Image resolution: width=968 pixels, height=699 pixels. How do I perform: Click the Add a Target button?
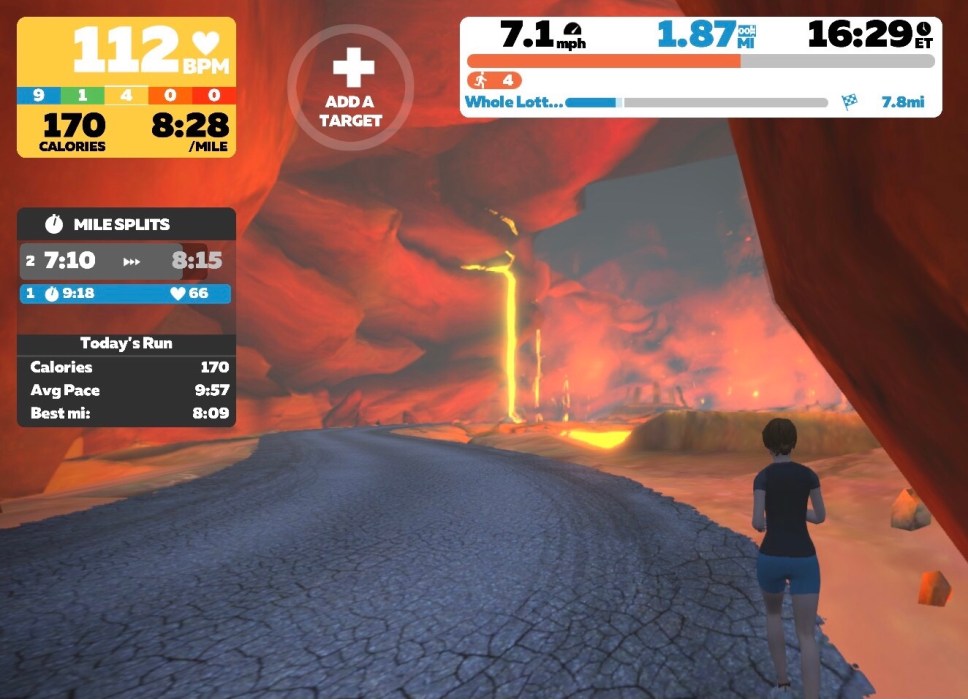(351, 88)
